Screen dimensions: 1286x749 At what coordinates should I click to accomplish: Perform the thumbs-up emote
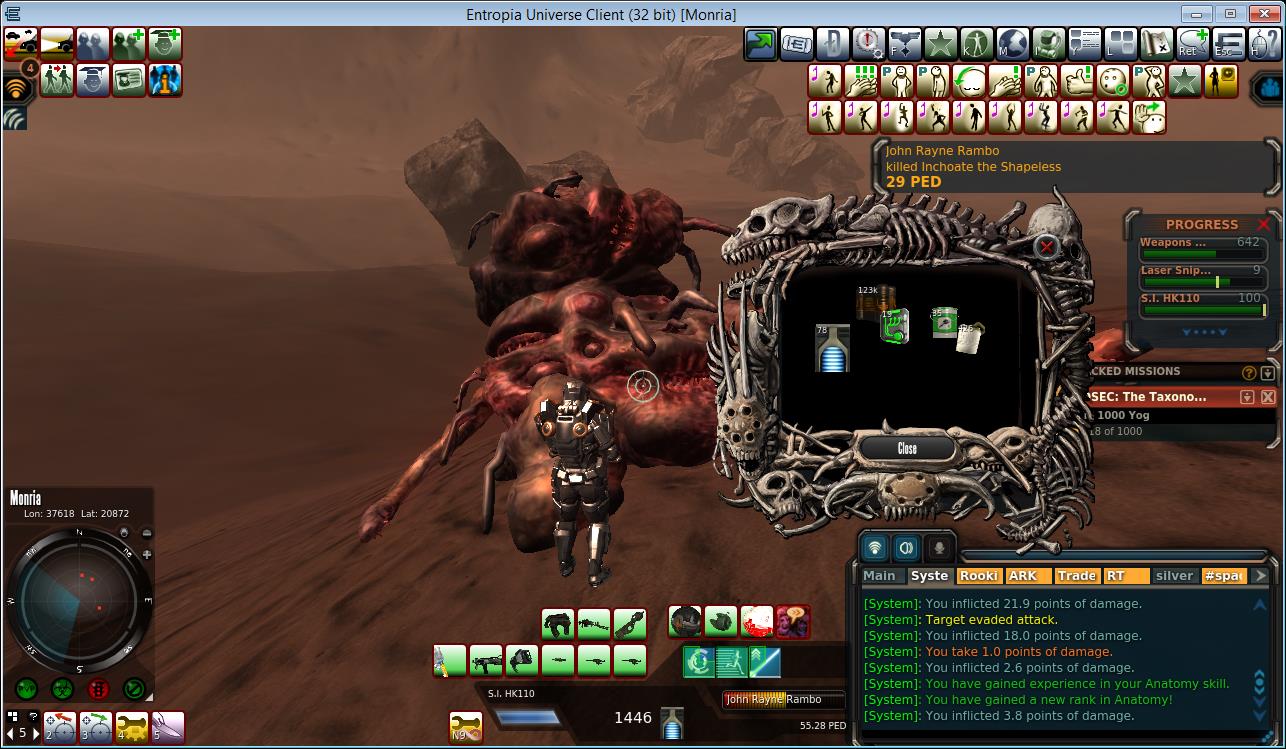click(1077, 81)
